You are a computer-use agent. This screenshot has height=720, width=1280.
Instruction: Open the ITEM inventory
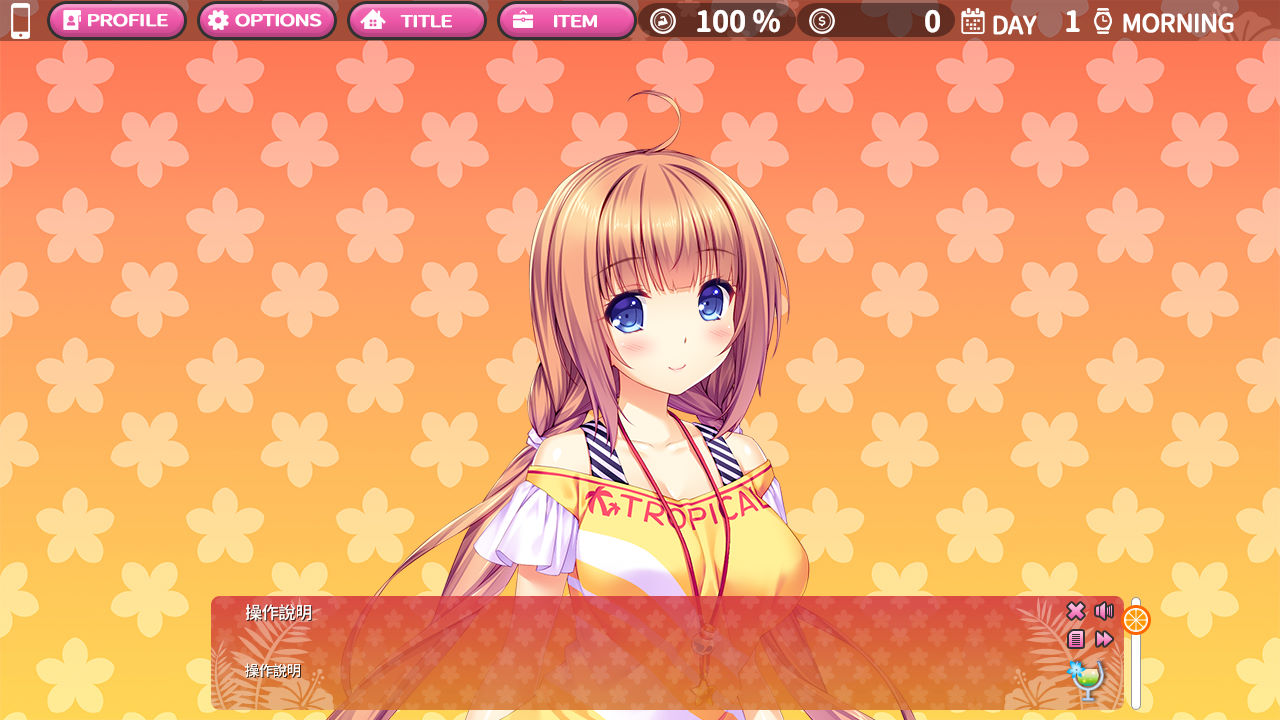click(x=566, y=21)
